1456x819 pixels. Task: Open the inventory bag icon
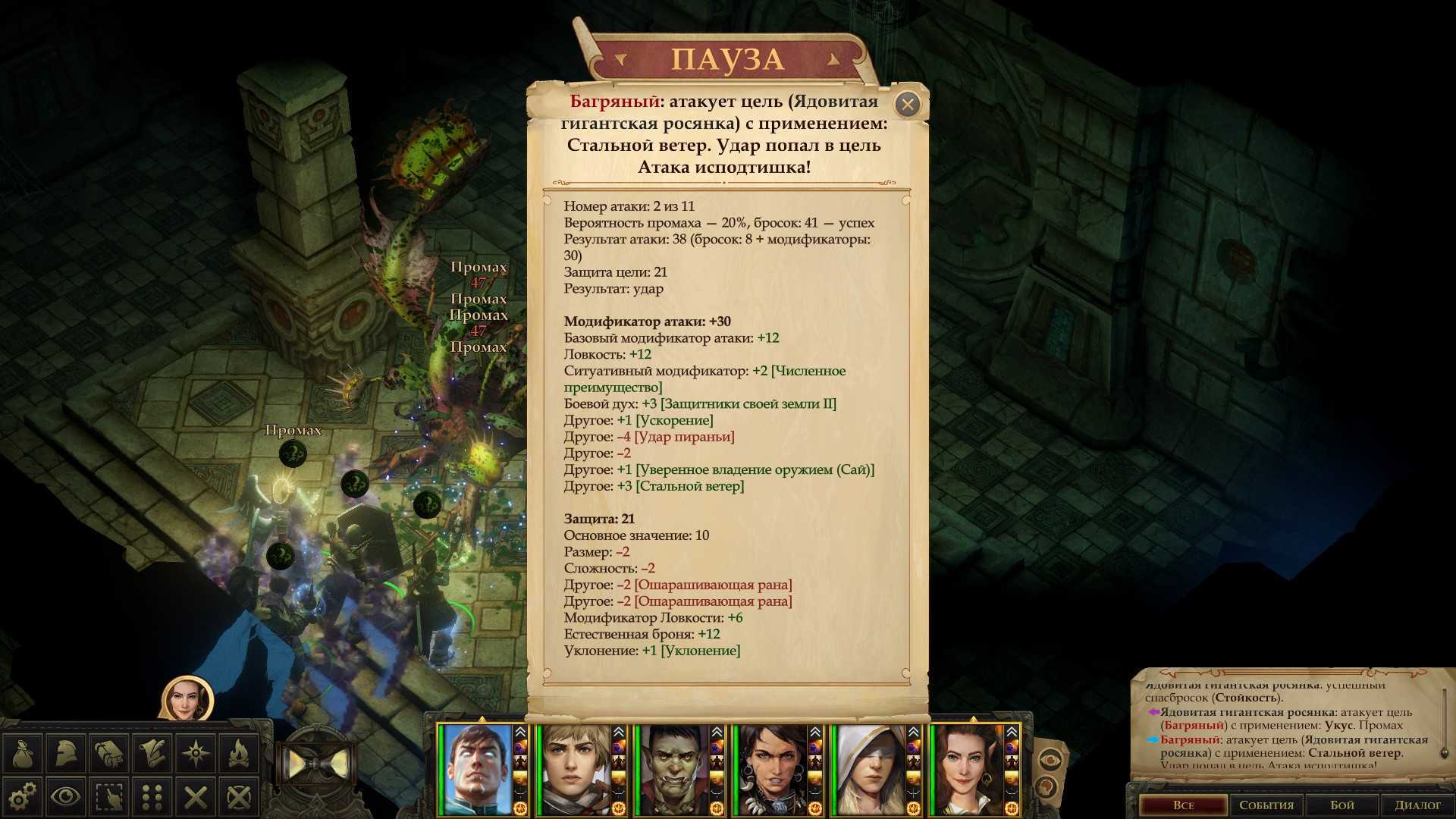(22, 753)
